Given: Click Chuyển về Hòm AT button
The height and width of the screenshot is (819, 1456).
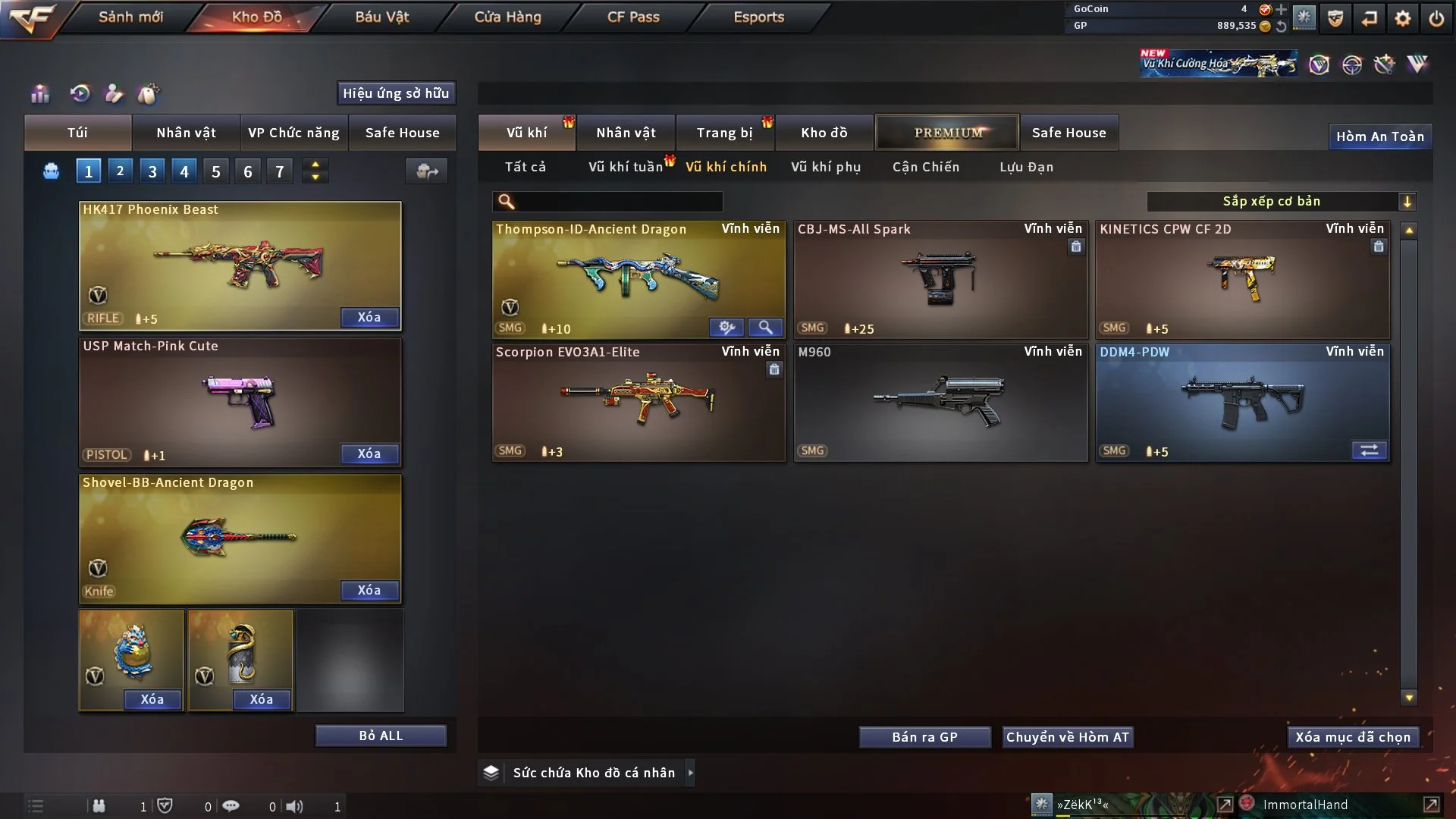Looking at the screenshot, I should tap(1068, 737).
